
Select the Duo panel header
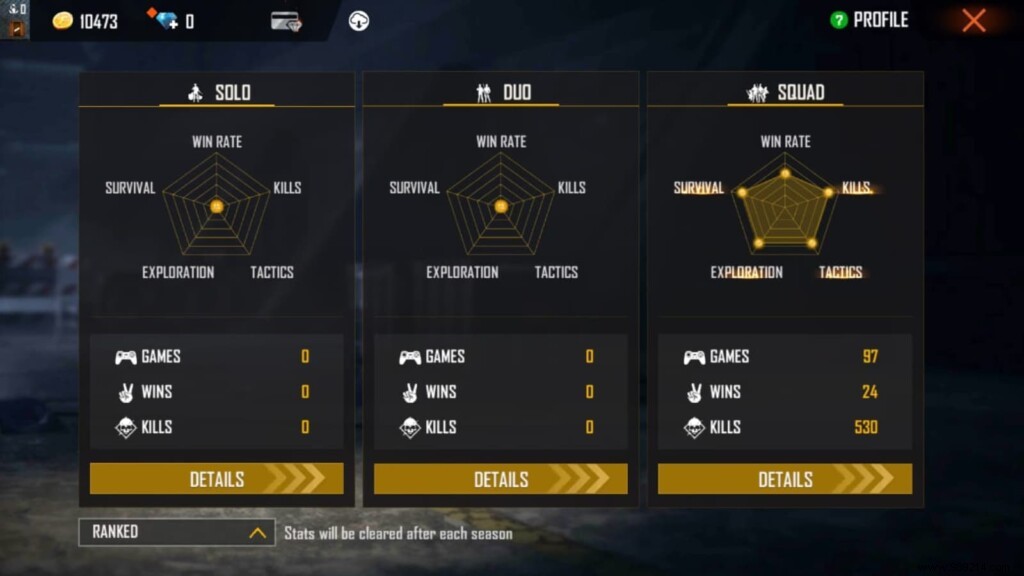[501, 93]
